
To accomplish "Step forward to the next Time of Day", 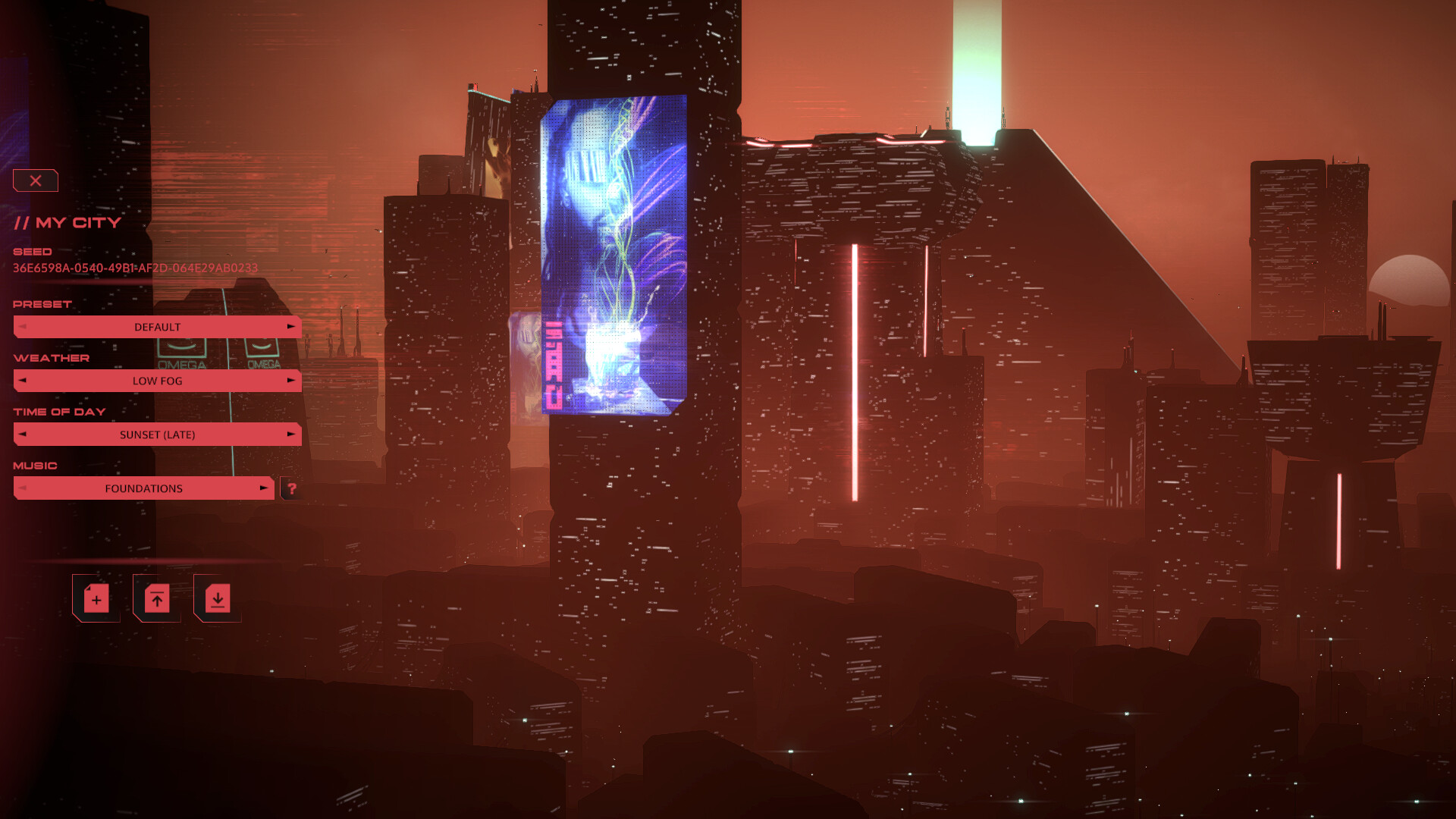I will (292, 434).
